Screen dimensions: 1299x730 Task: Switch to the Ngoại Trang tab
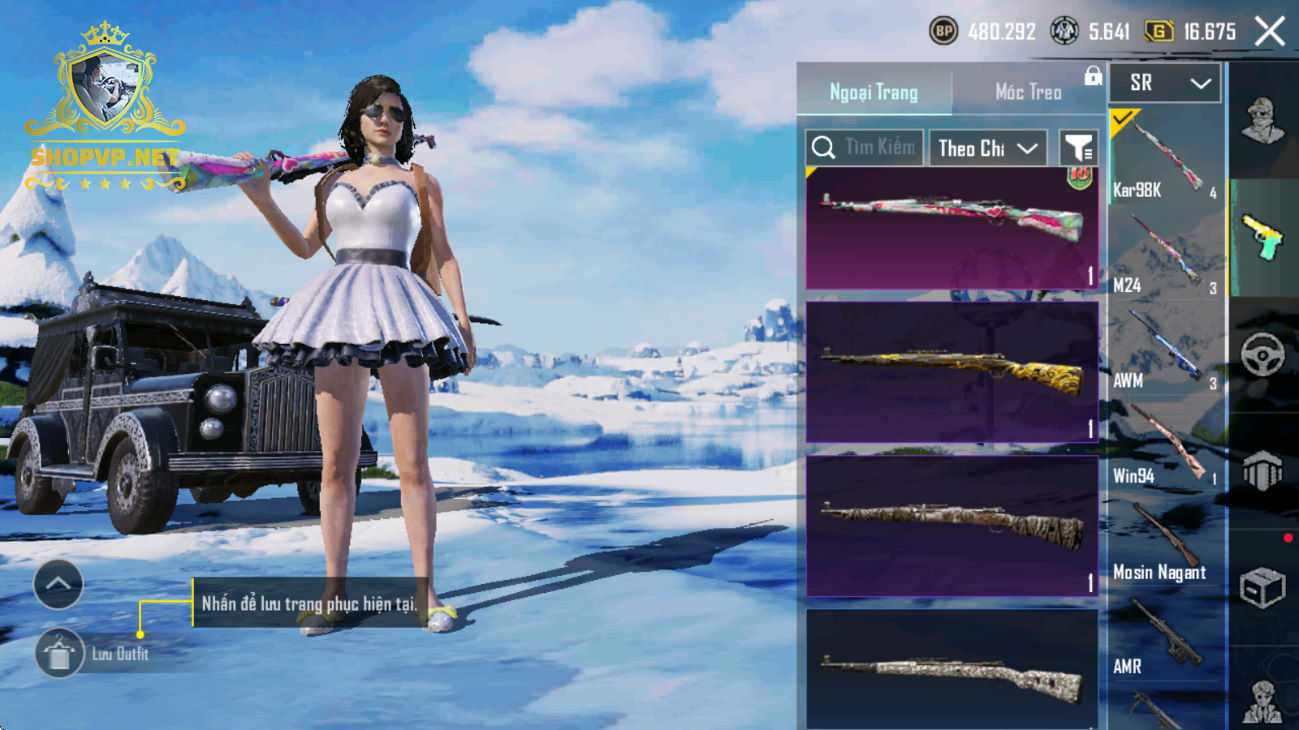(x=873, y=92)
